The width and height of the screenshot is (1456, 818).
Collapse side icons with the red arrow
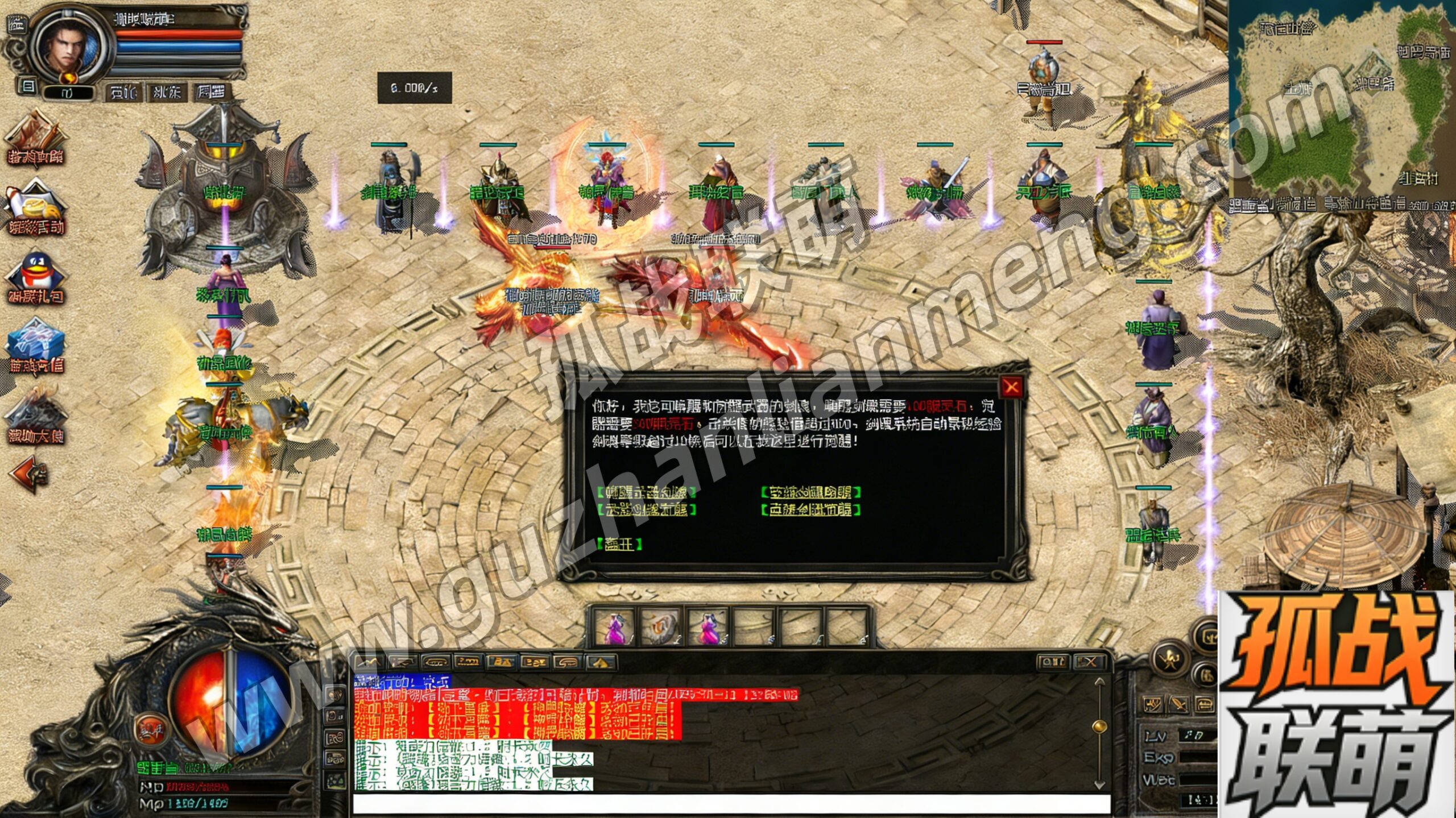tap(28, 474)
